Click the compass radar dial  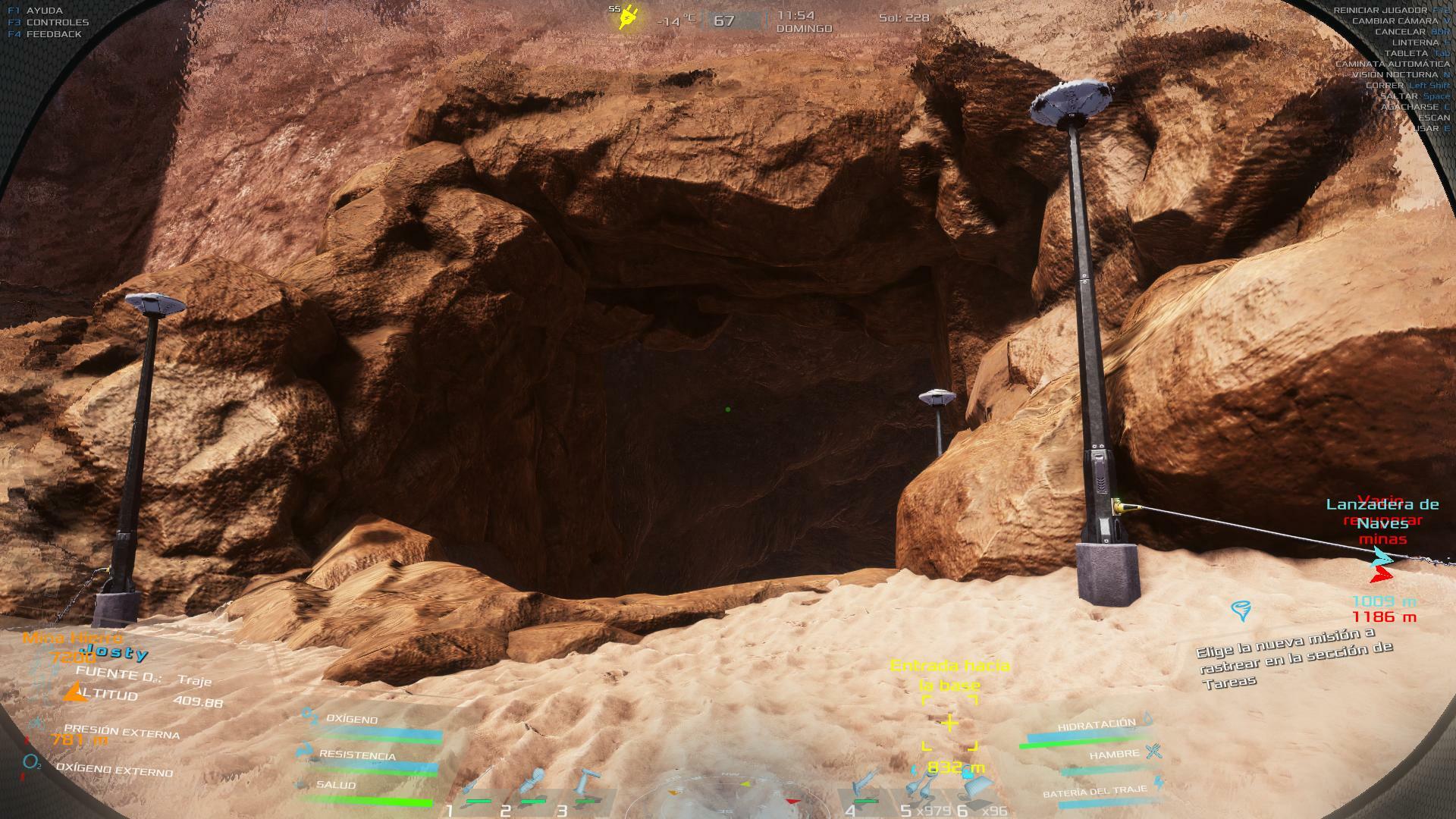click(x=728, y=796)
